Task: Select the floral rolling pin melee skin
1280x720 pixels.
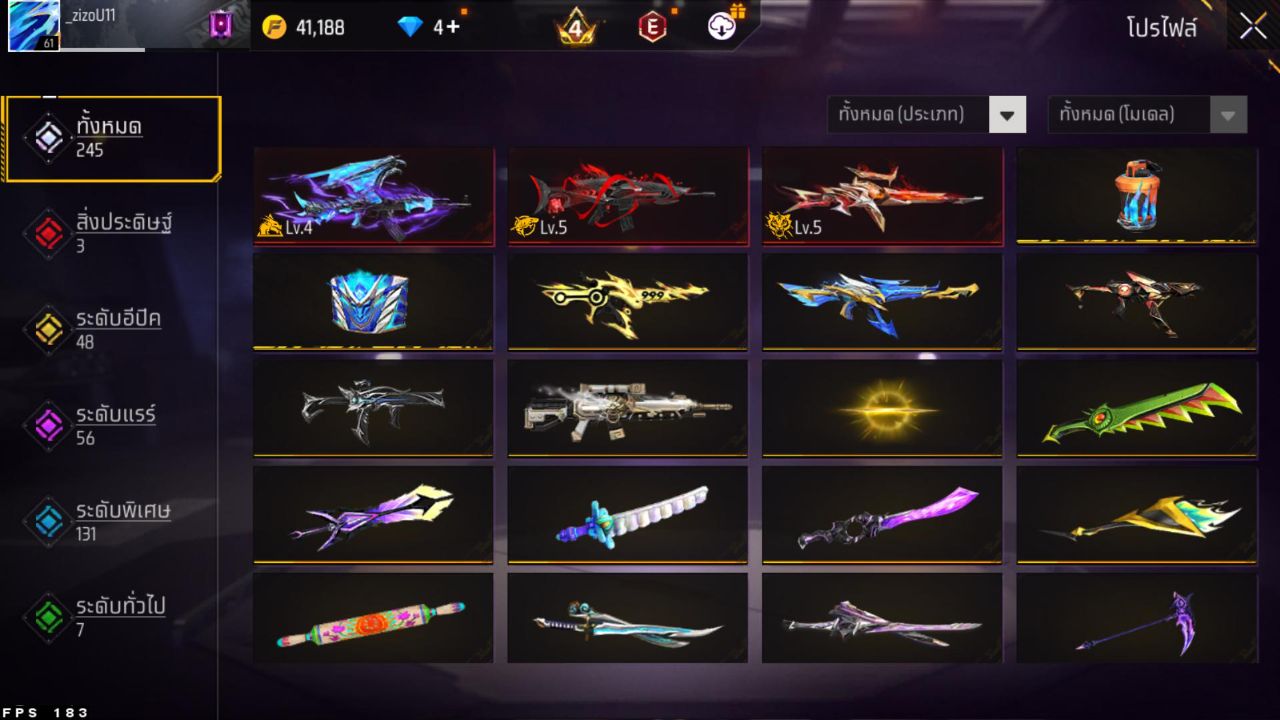Action: 373,620
